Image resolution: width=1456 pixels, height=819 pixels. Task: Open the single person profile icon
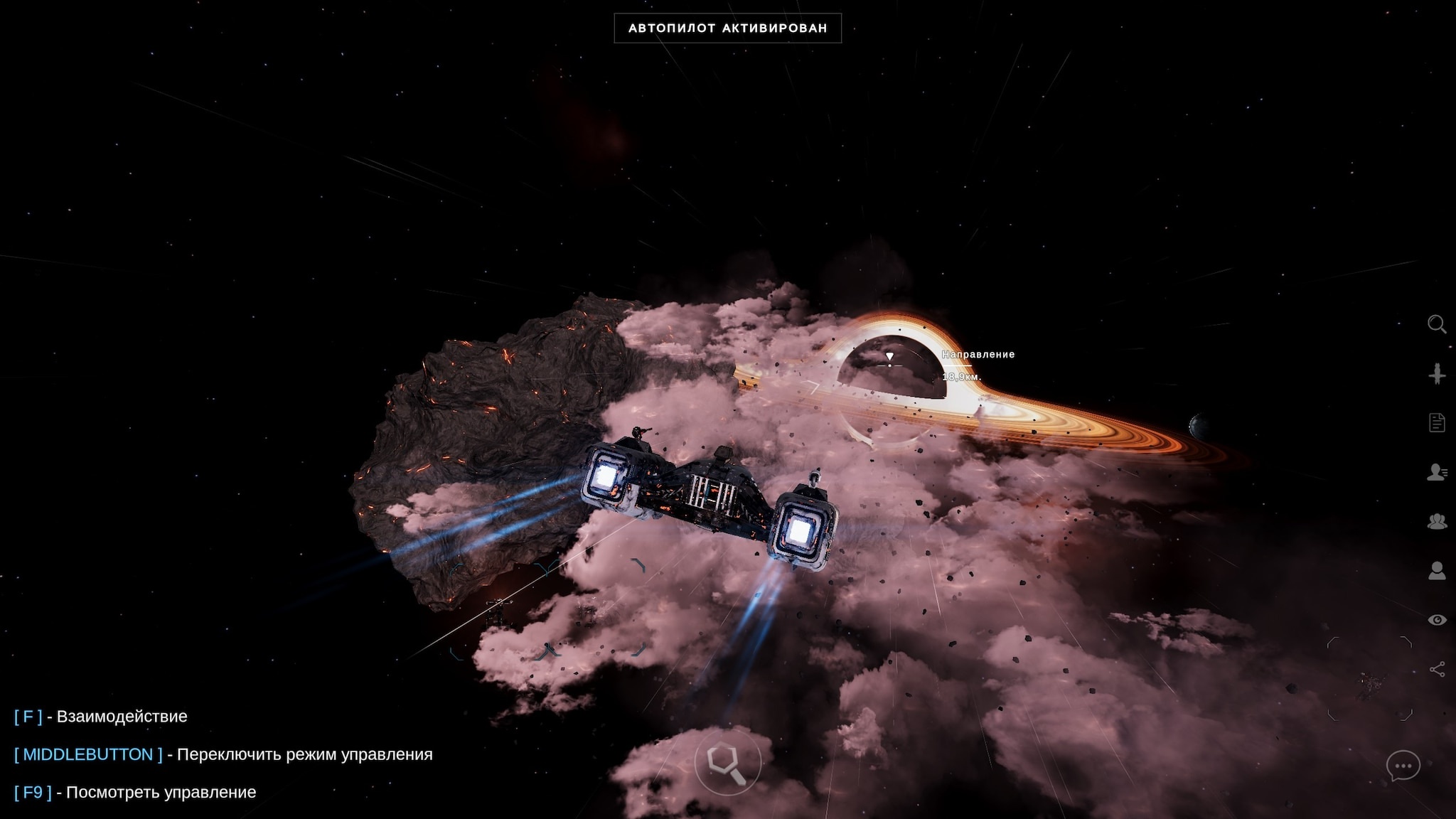1437,570
